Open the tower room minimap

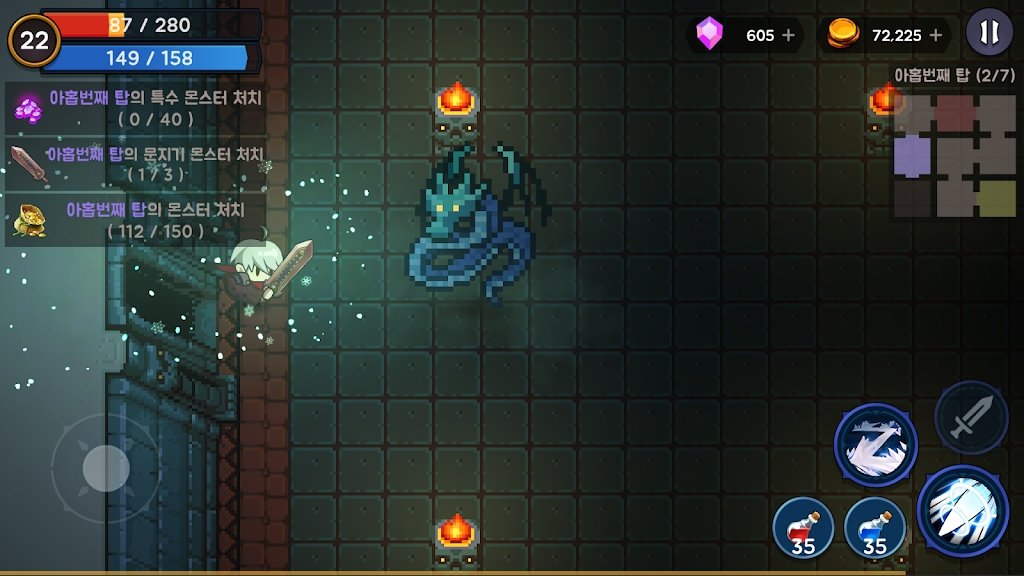[954, 155]
